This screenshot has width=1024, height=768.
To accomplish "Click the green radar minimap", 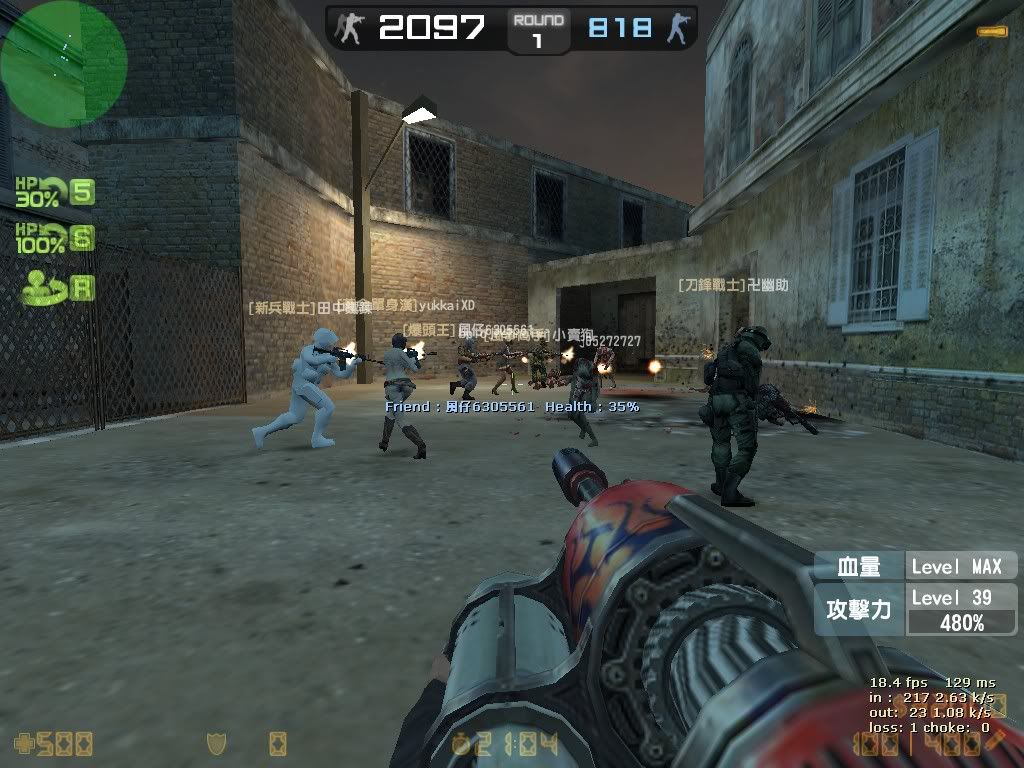I will point(63,64).
